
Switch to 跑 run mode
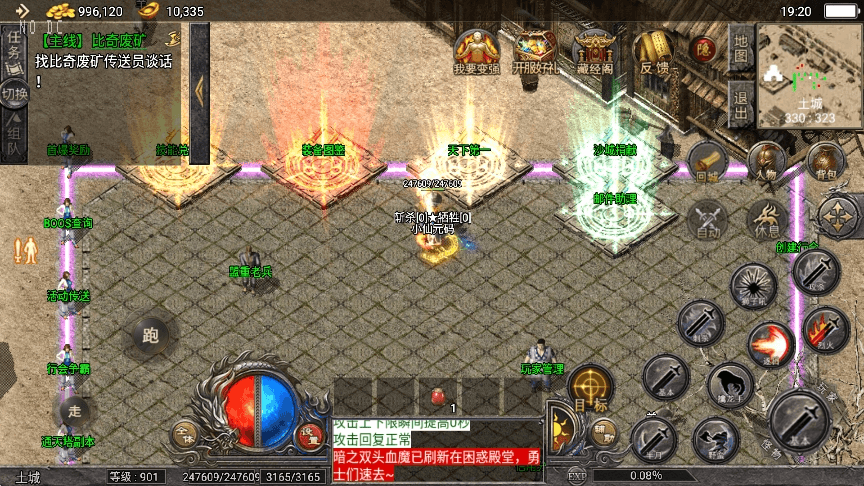(x=151, y=336)
